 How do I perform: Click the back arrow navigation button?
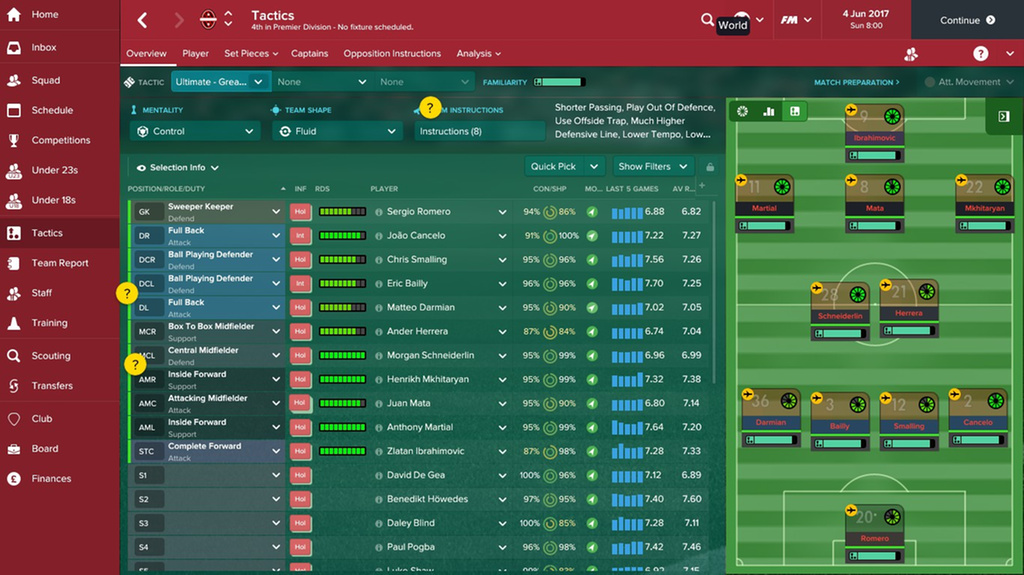(142, 20)
